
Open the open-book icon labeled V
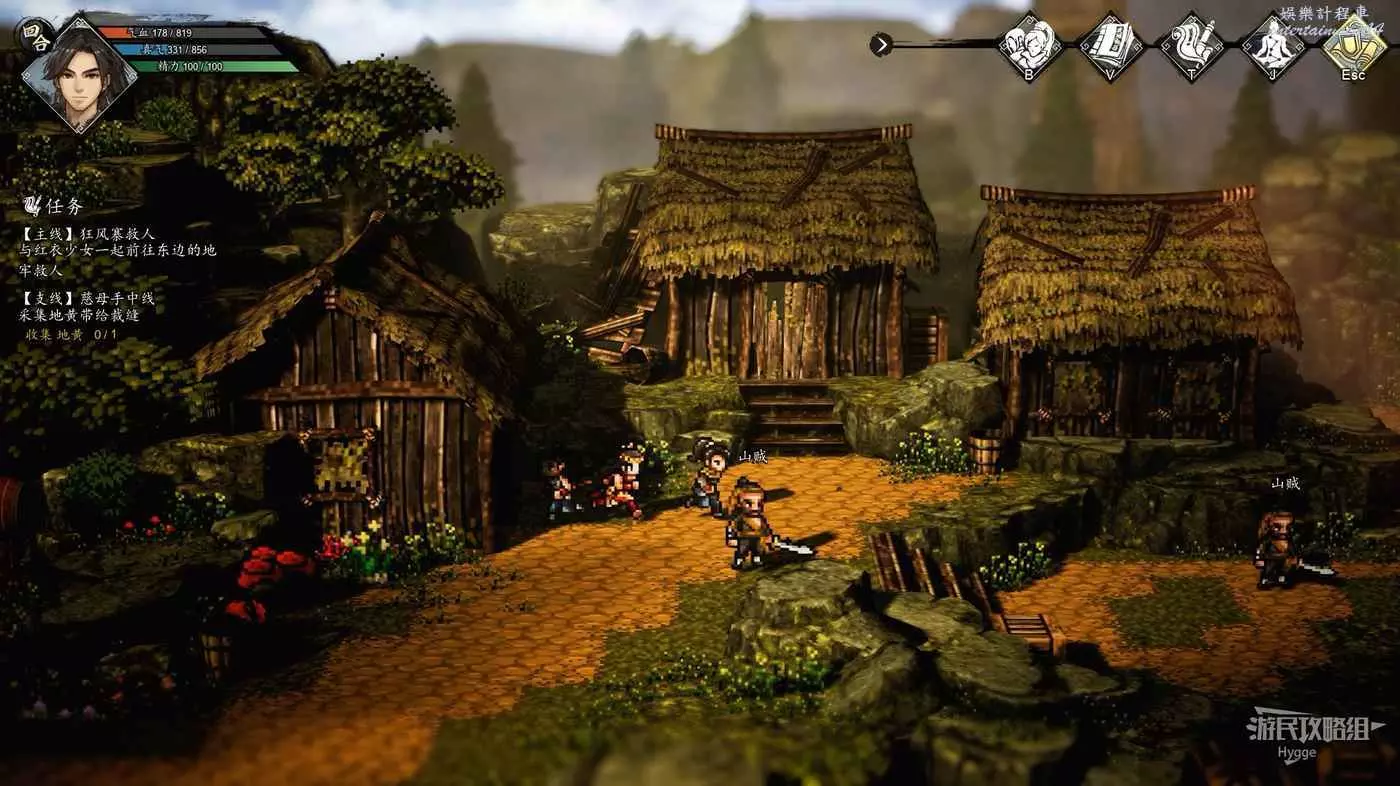pyautogui.click(x=1110, y=43)
